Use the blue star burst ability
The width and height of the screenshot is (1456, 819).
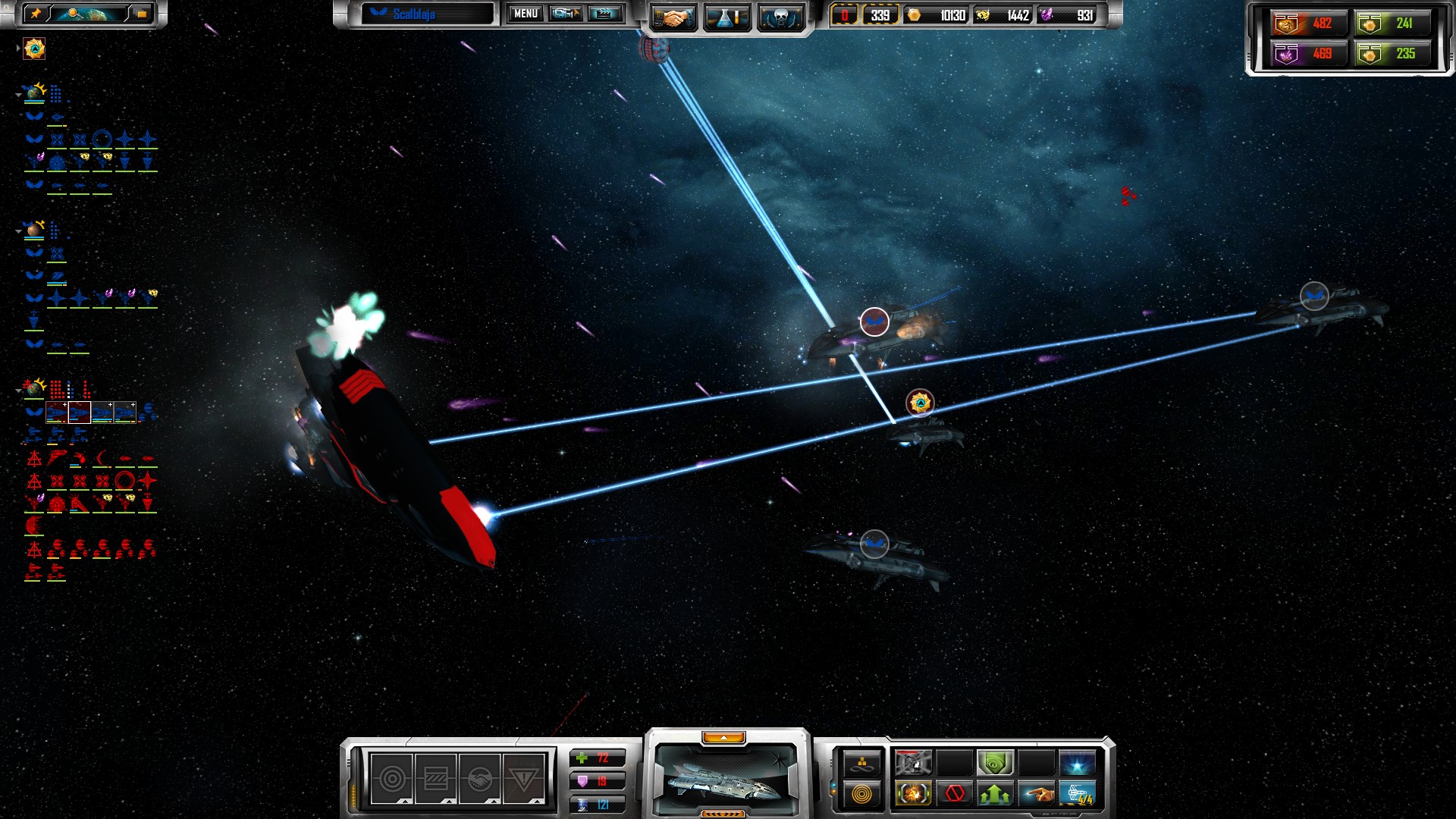1077,762
